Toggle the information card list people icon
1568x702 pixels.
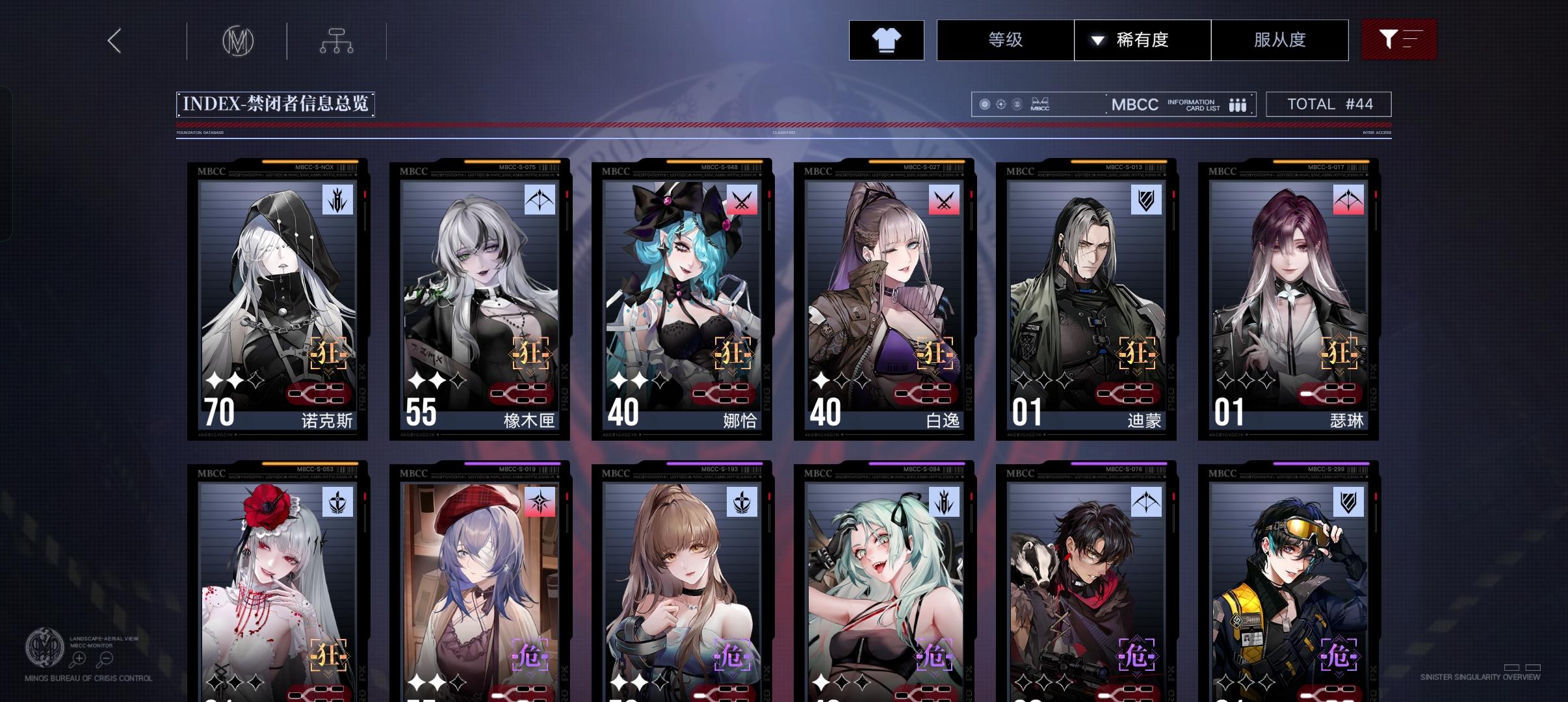1237,104
